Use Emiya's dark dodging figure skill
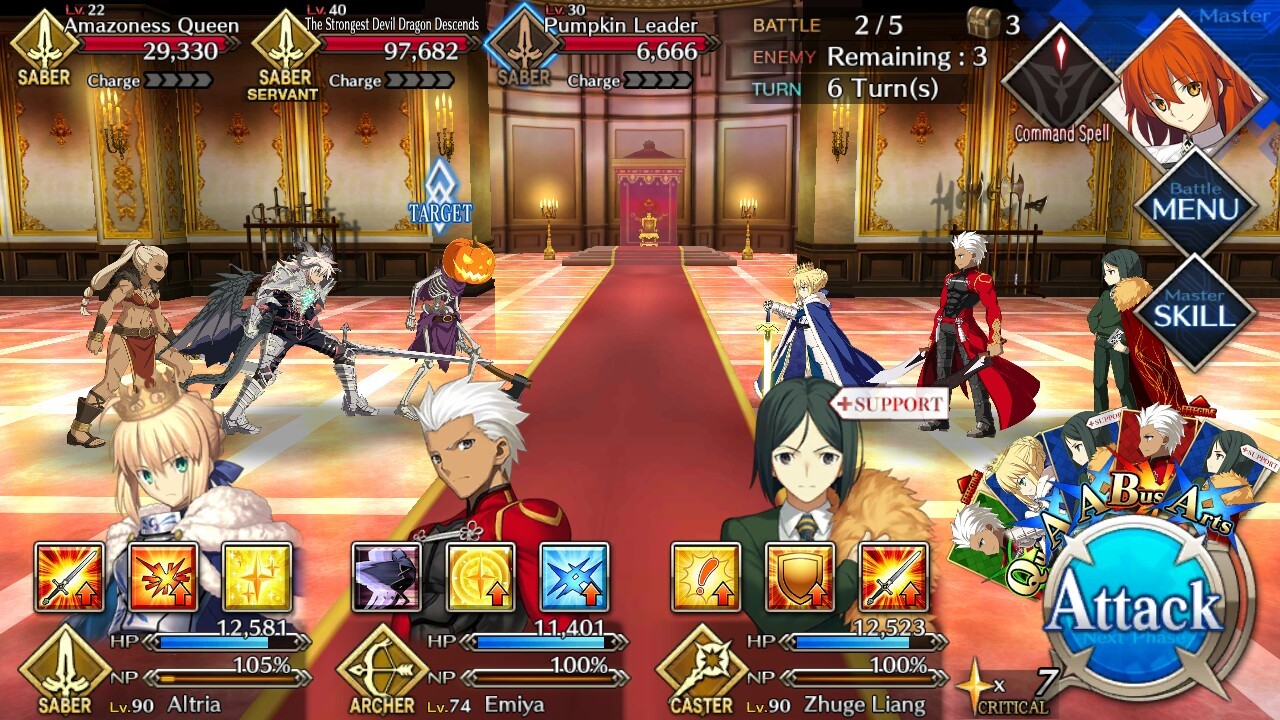The height and width of the screenshot is (720, 1280). [387, 577]
